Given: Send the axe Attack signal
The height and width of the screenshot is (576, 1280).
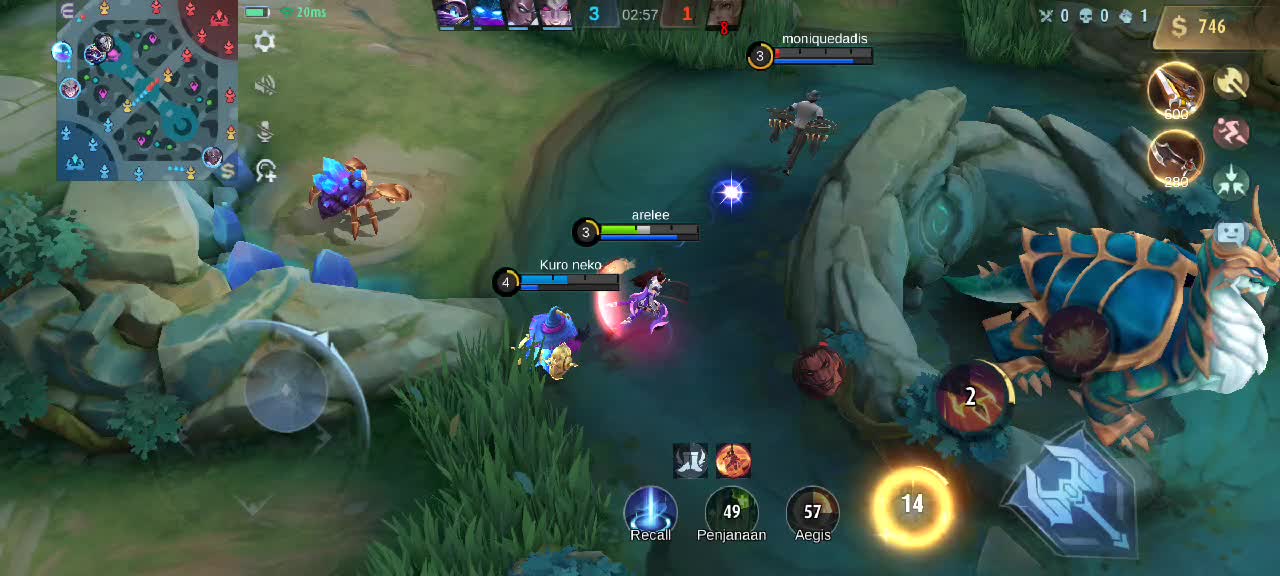Looking at the screenshot, I should click(1231, 83).
